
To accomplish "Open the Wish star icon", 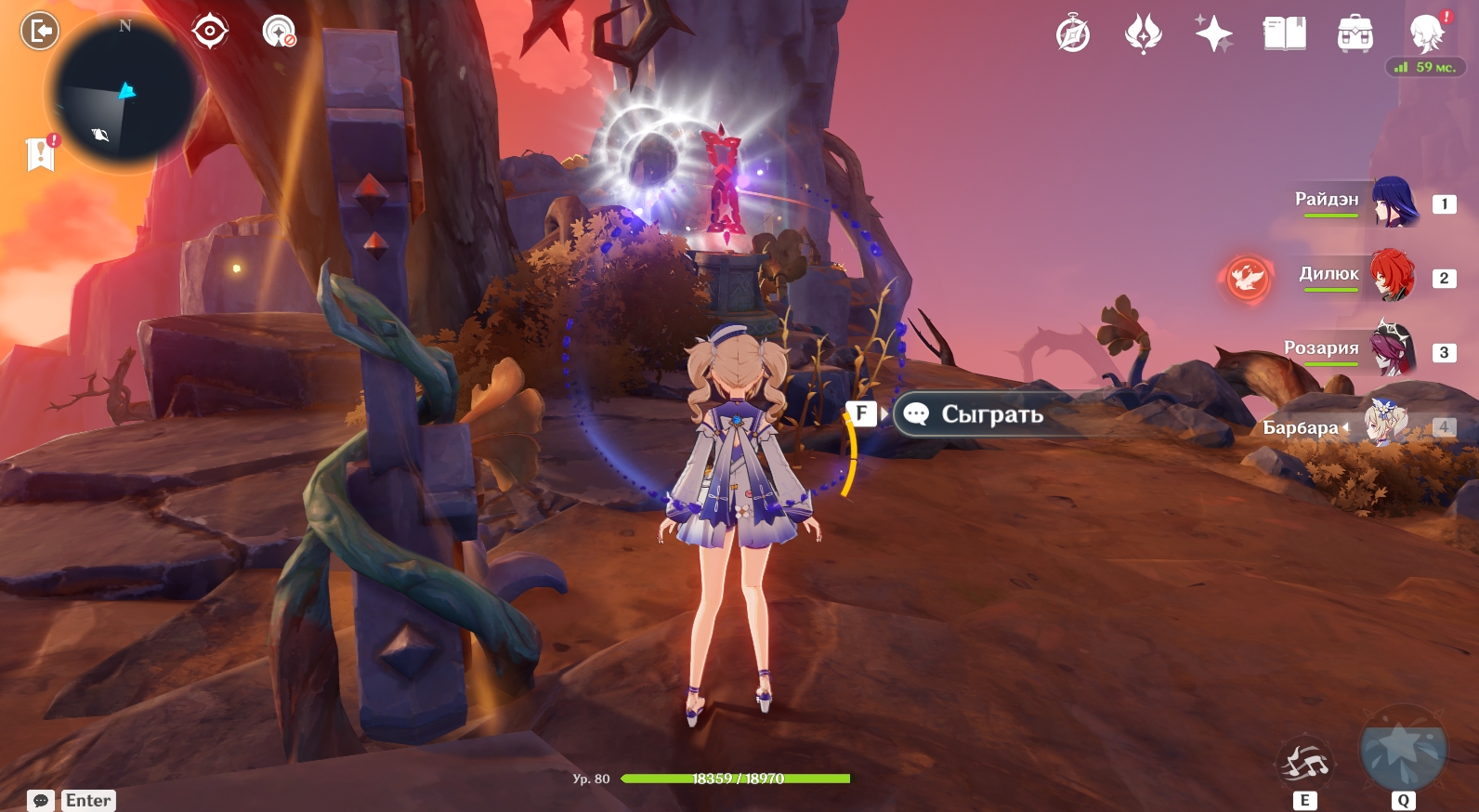I will coord(1213,35).
